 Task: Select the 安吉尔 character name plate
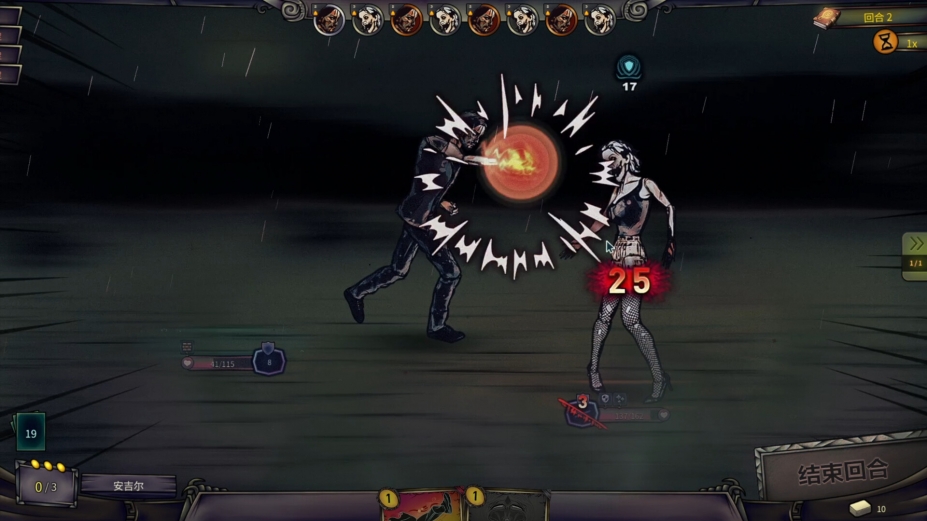[128, 486]
